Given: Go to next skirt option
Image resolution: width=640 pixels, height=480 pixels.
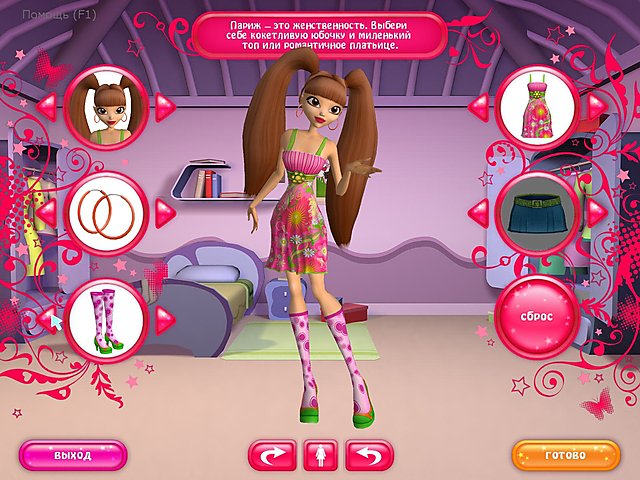Looking at the screenshot, I should (596, 212).
